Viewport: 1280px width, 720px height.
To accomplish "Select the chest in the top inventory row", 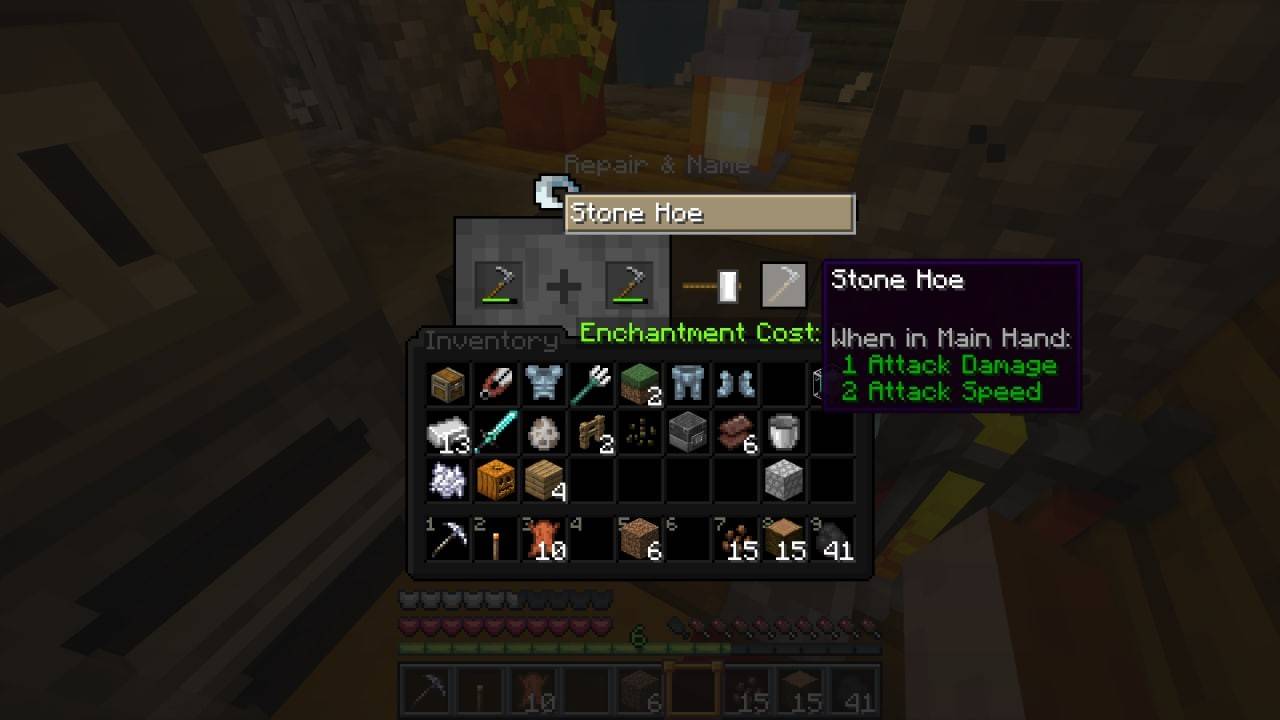I will click(447, 383).
